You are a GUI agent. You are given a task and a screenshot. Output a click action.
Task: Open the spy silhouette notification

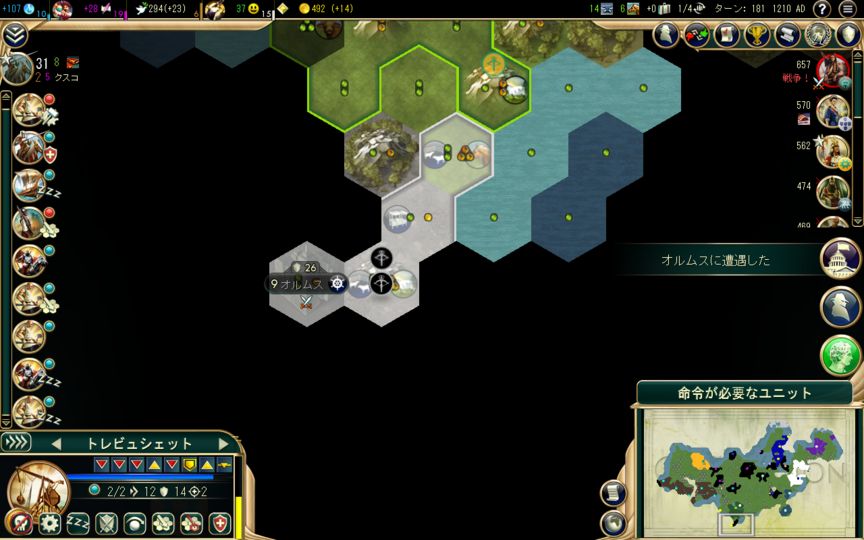tap(841, 306)
